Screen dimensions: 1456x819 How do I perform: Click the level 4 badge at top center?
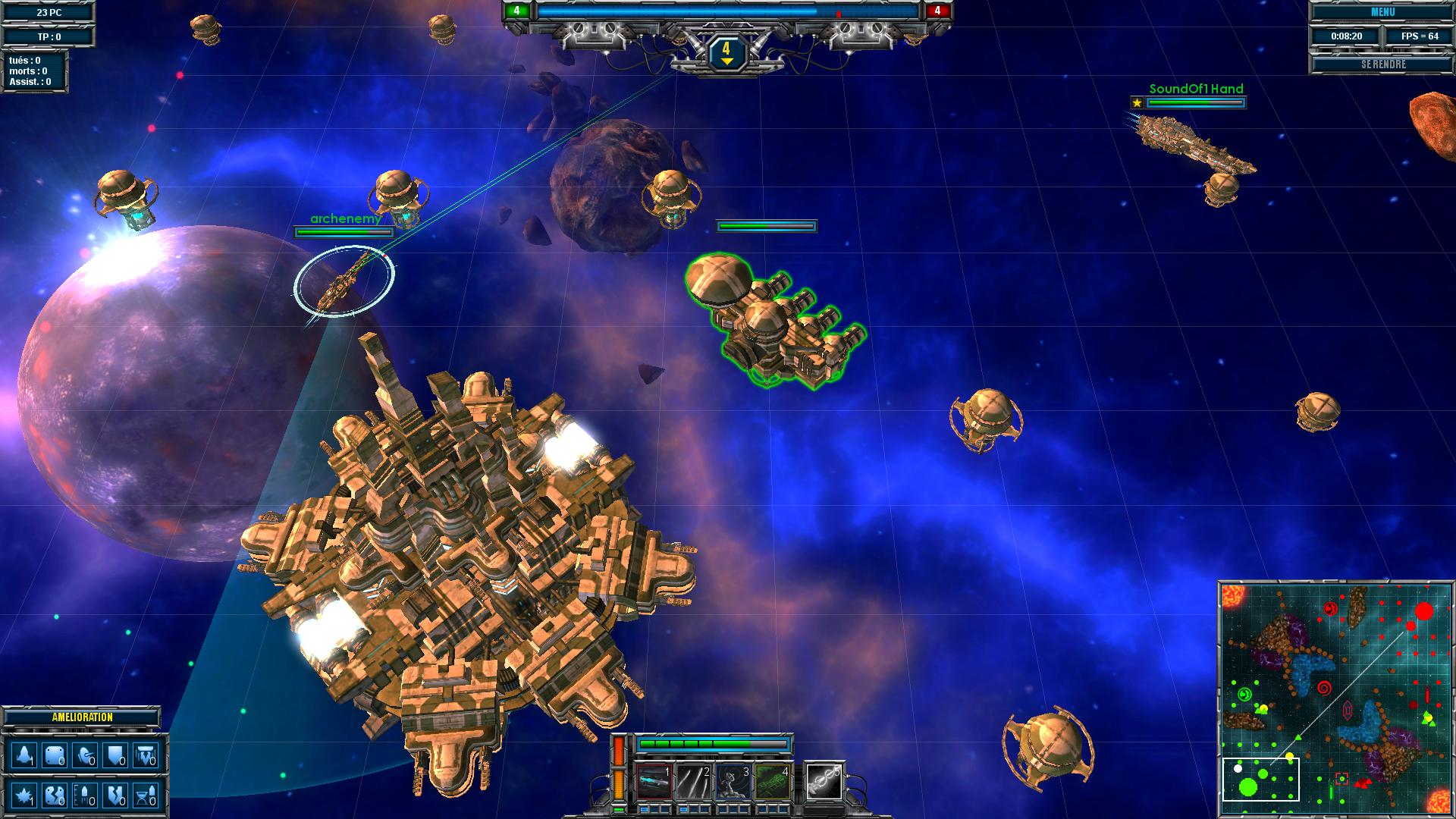click(x=726, y=52)
